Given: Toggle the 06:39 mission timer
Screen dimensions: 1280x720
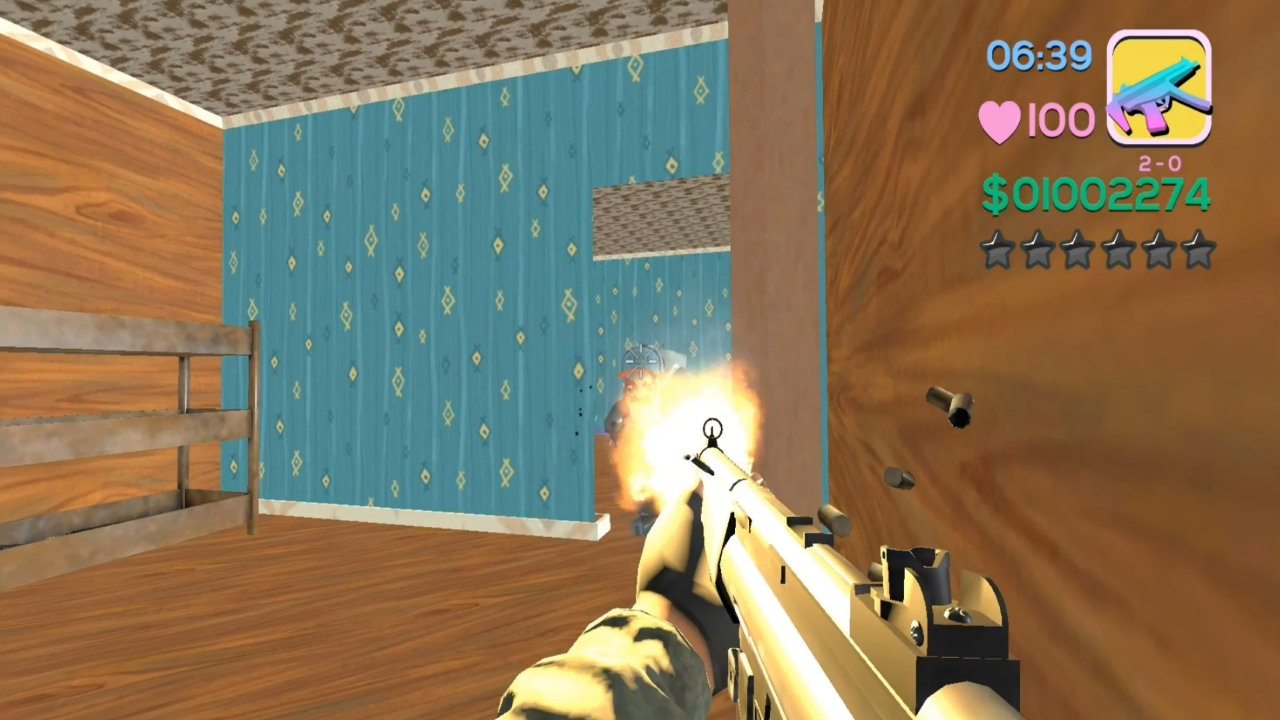Looking at the screenshot, I should (x=1038, y=57).
